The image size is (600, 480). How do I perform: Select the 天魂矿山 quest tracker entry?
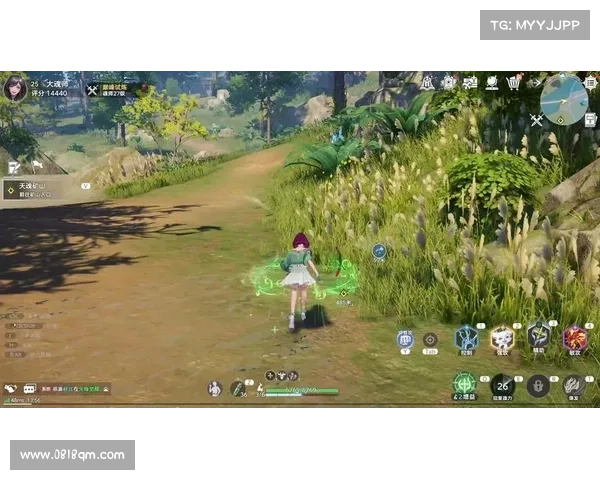point(40,188)
